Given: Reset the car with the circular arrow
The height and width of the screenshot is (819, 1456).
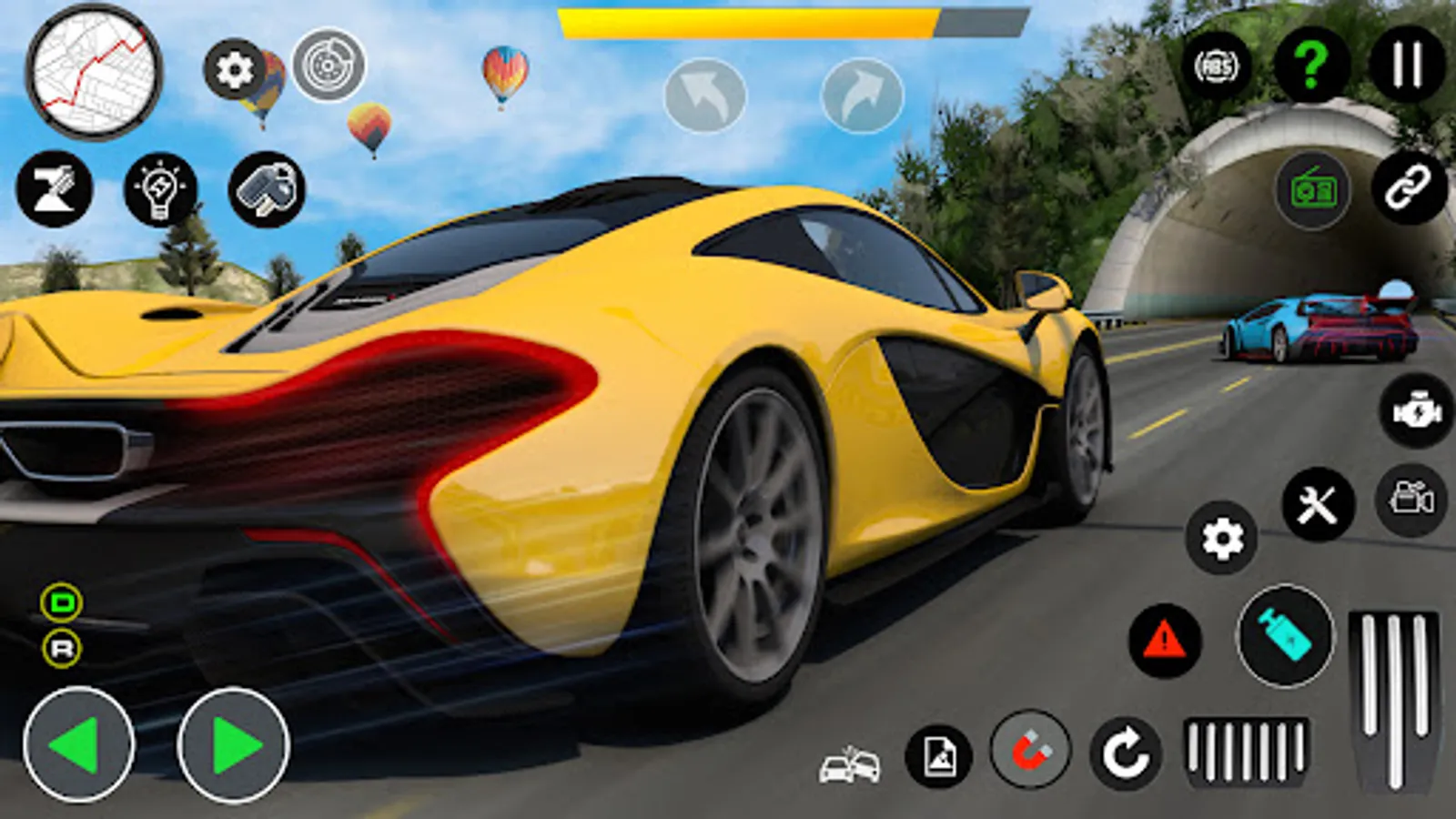Looking at the screenshot, I should [x=1126, y=753].
